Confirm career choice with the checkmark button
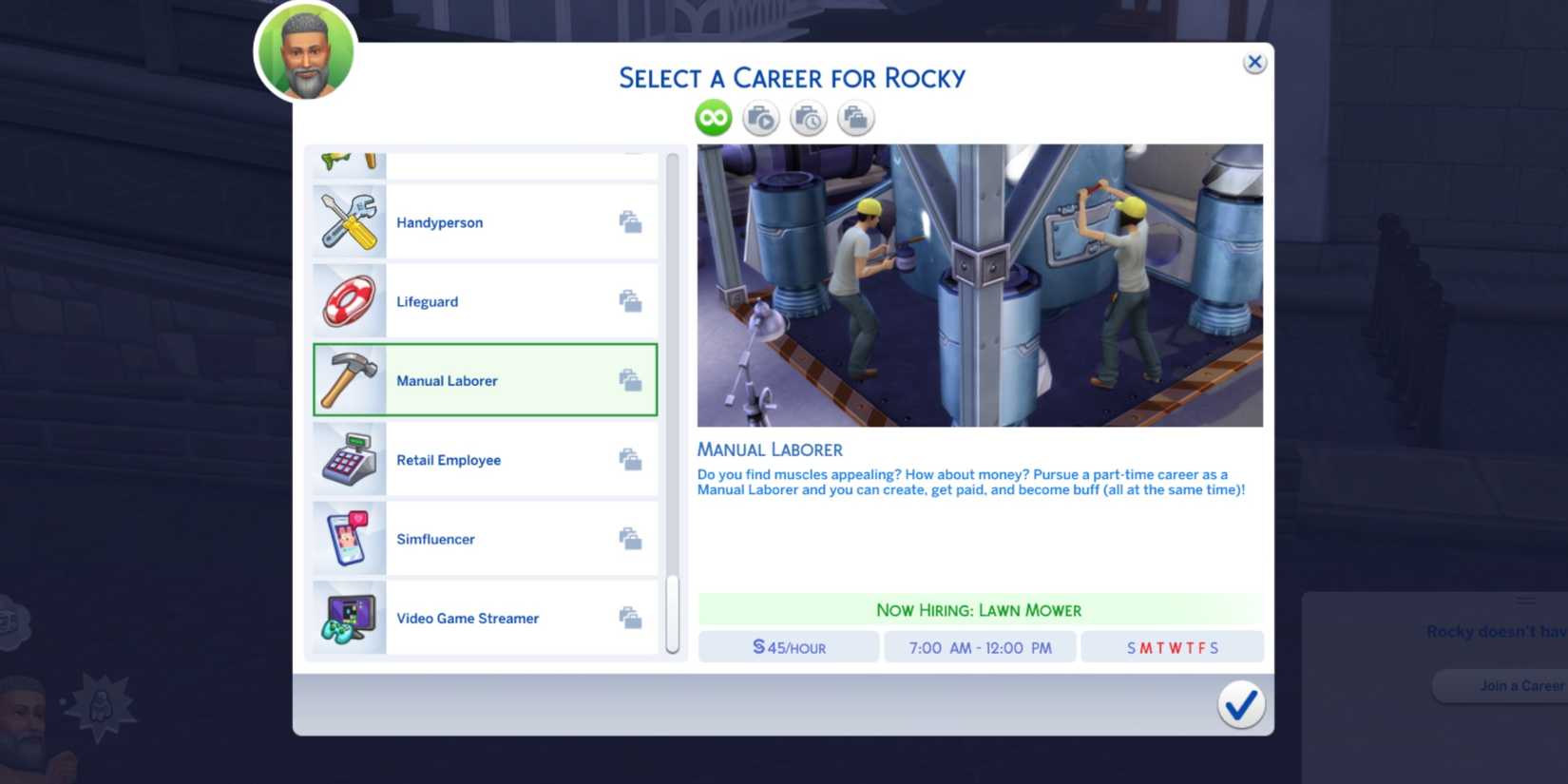Image resolution: width=1568 pixels, height=784 pixels. [x=1240, y=705]
